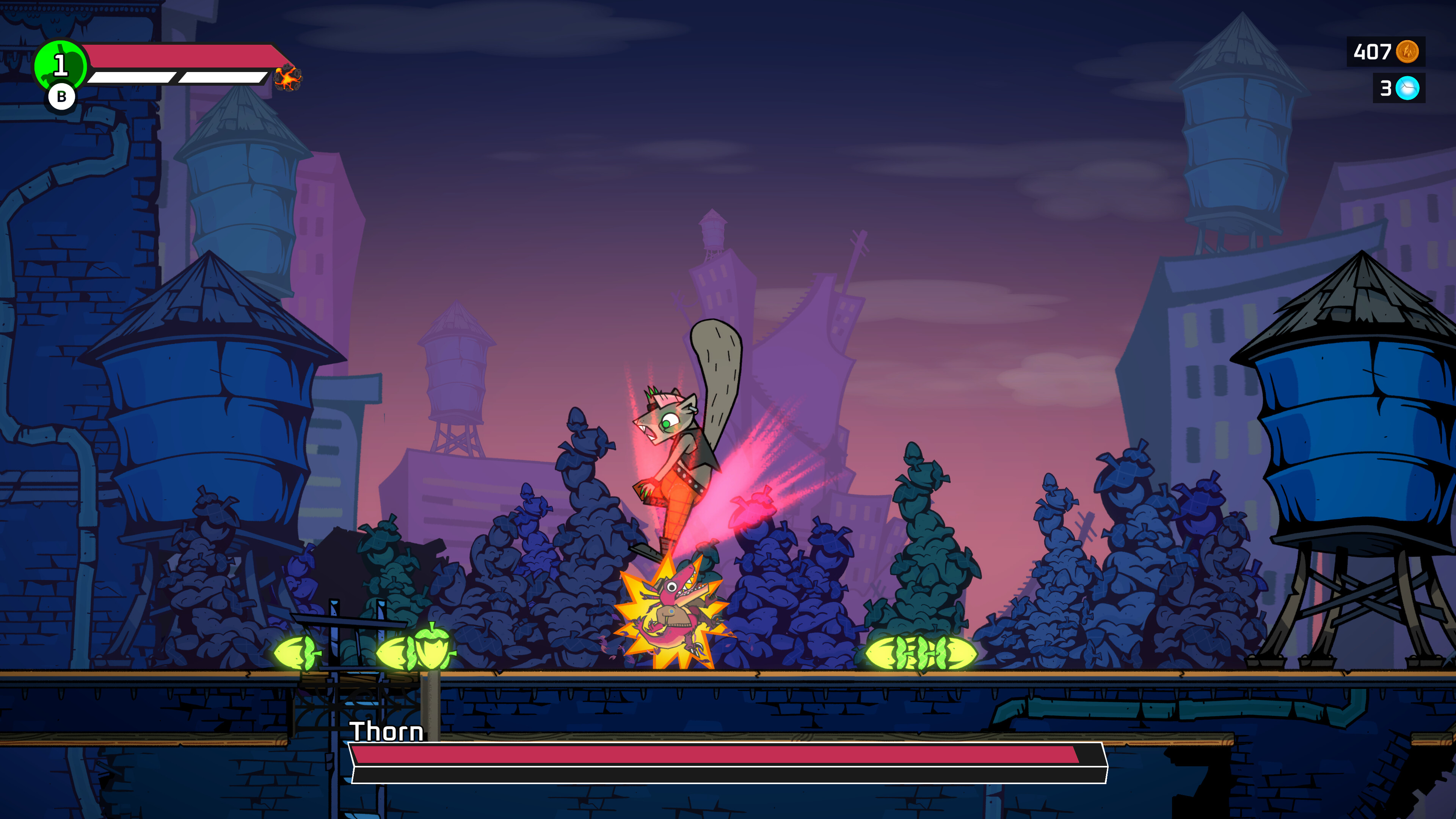The width and height of the screenshot is (1456, 819).
Task: Click the orange coin currency icon
Action: tap(1407, 52)
